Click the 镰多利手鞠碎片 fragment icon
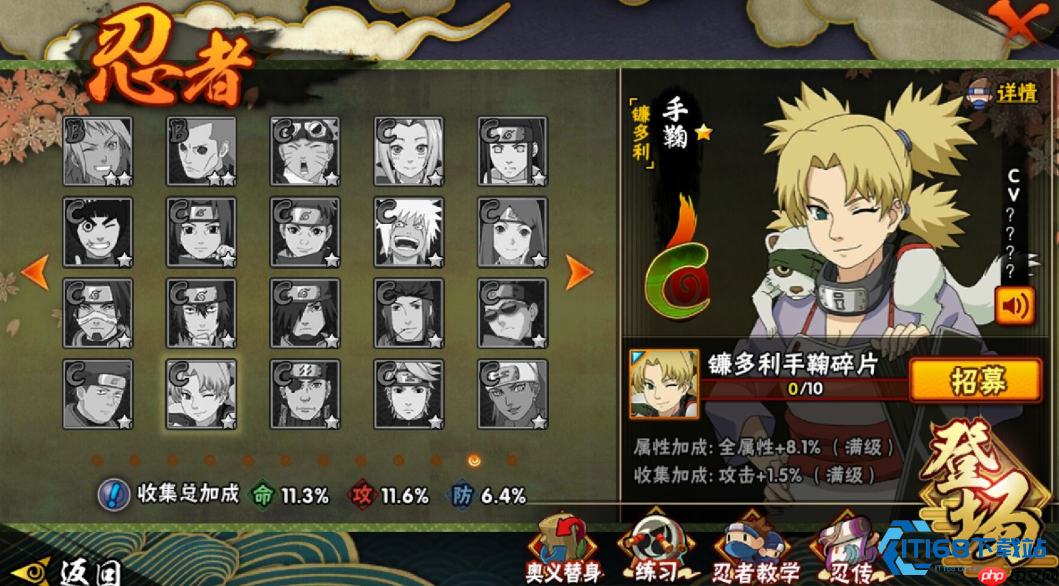 point(650,383)
